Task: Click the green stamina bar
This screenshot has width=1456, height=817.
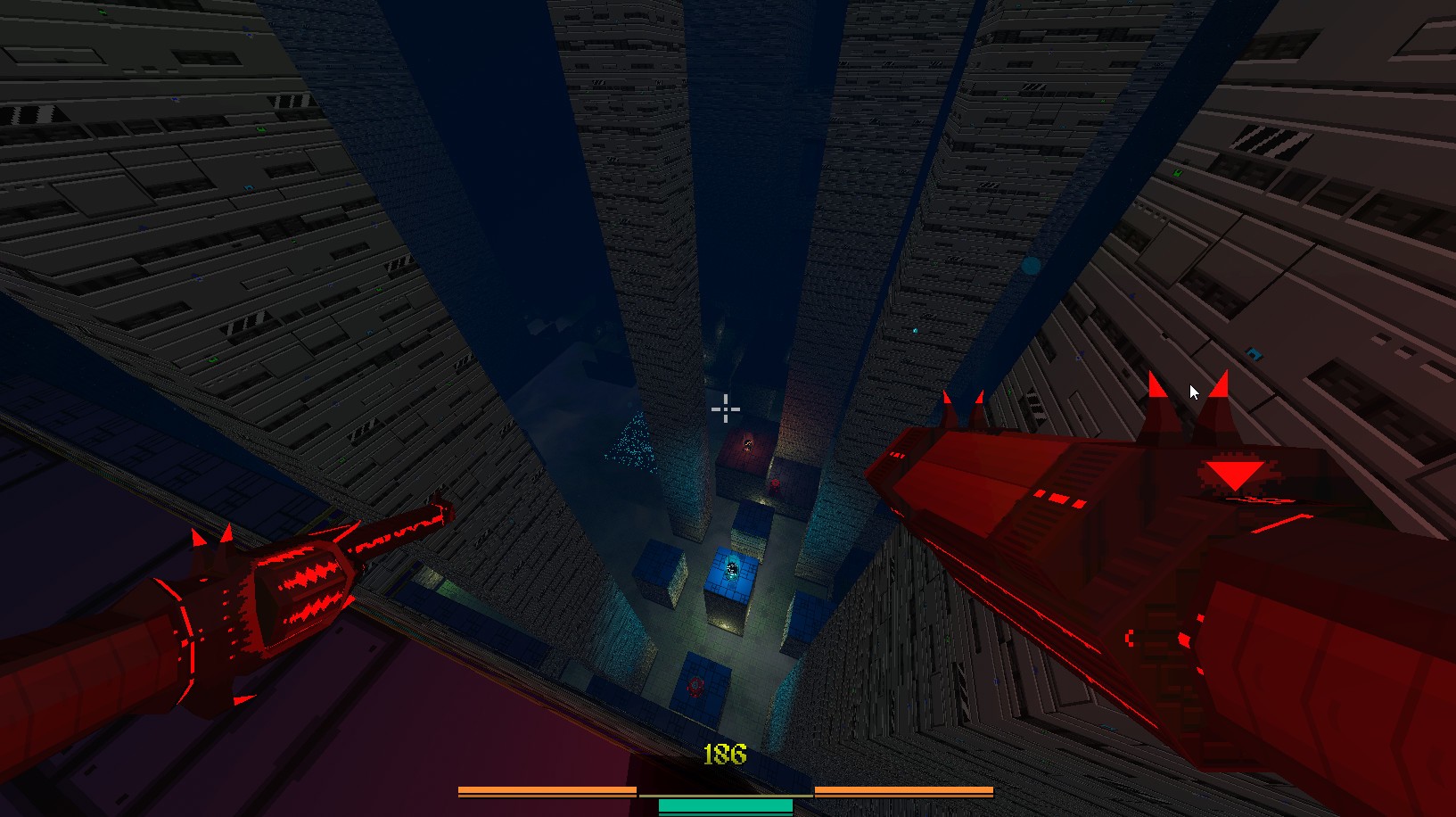Action: coord(724,805)
